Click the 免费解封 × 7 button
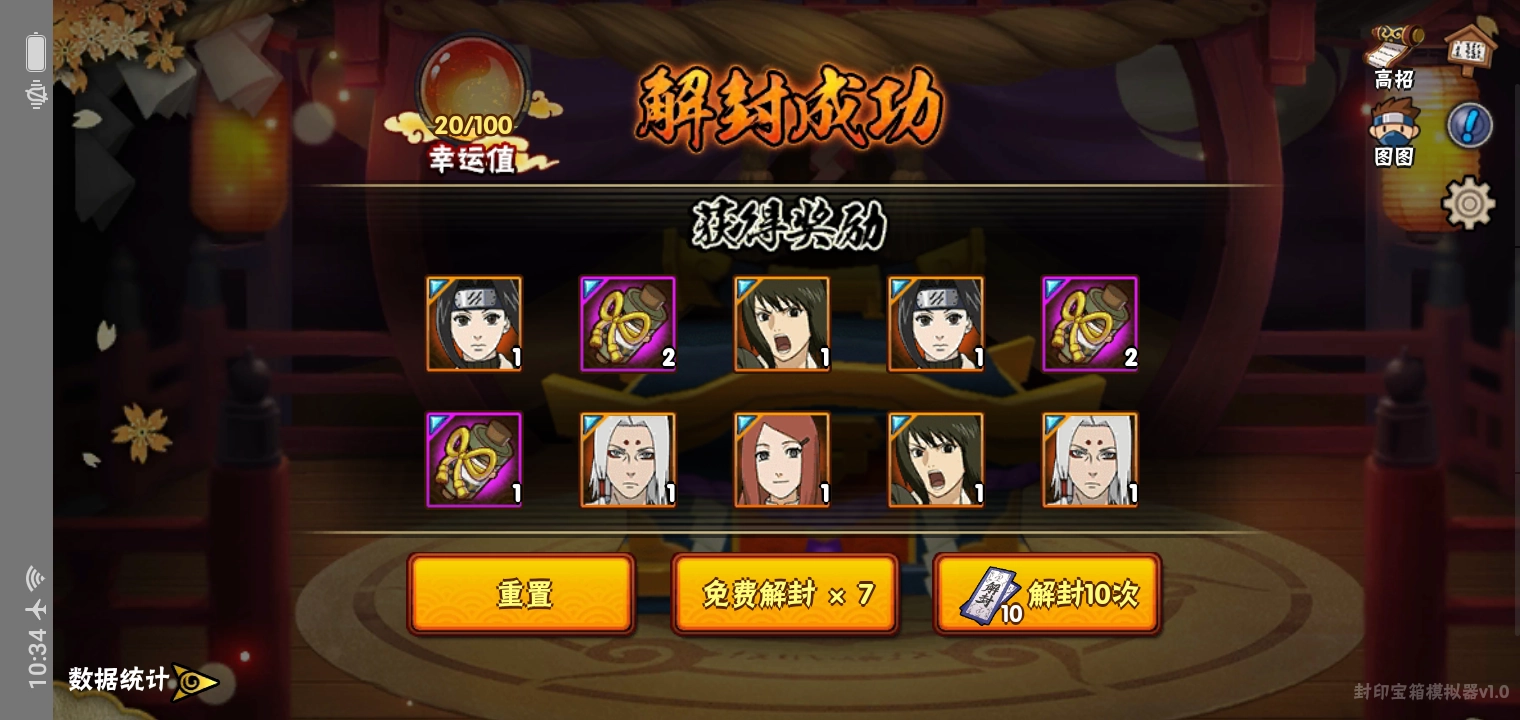 pos(785,593)
